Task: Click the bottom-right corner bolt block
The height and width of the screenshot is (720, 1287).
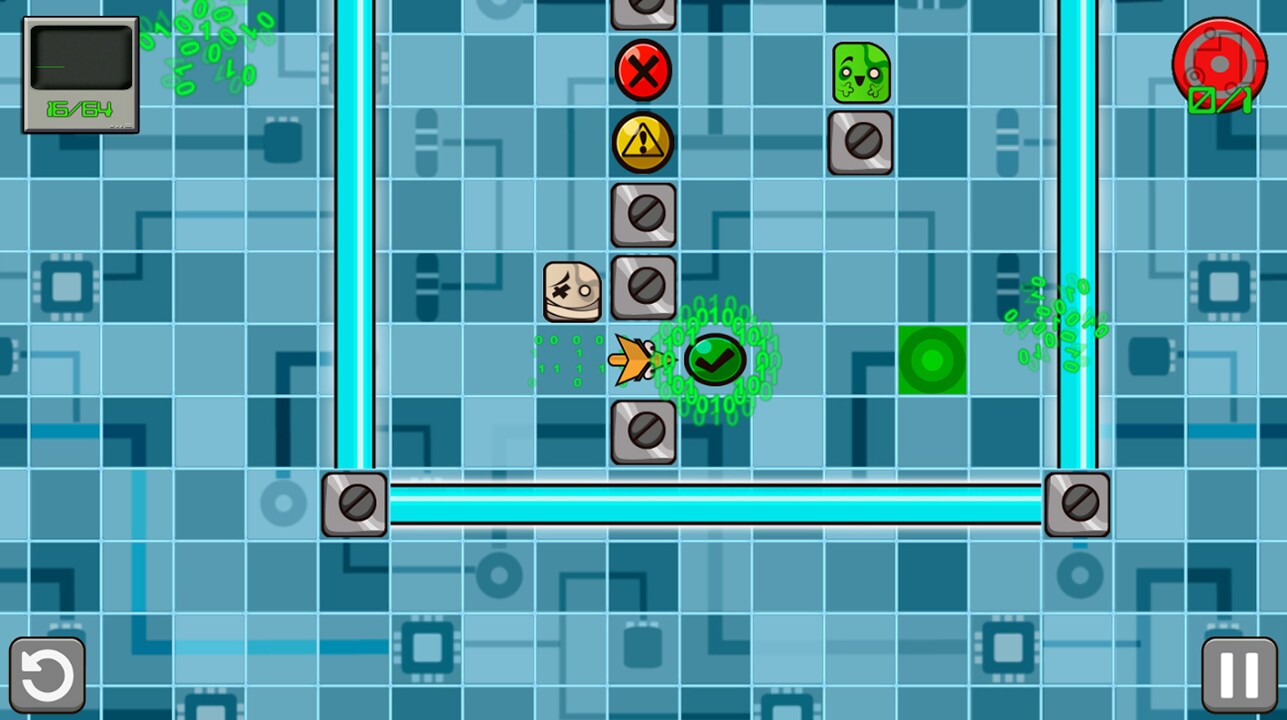Action: [1077, 502]
